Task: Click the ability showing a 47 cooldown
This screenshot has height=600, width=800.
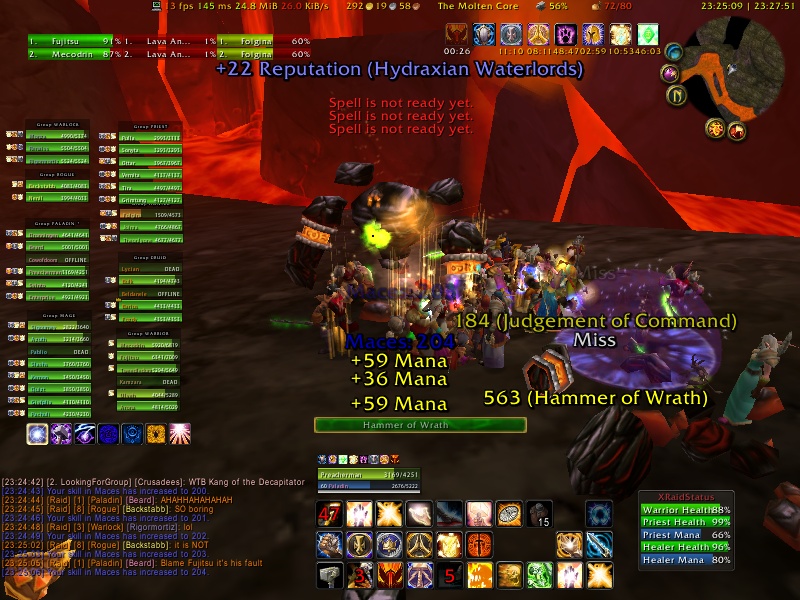Action: pyautogui.click(x=330, y=514)
